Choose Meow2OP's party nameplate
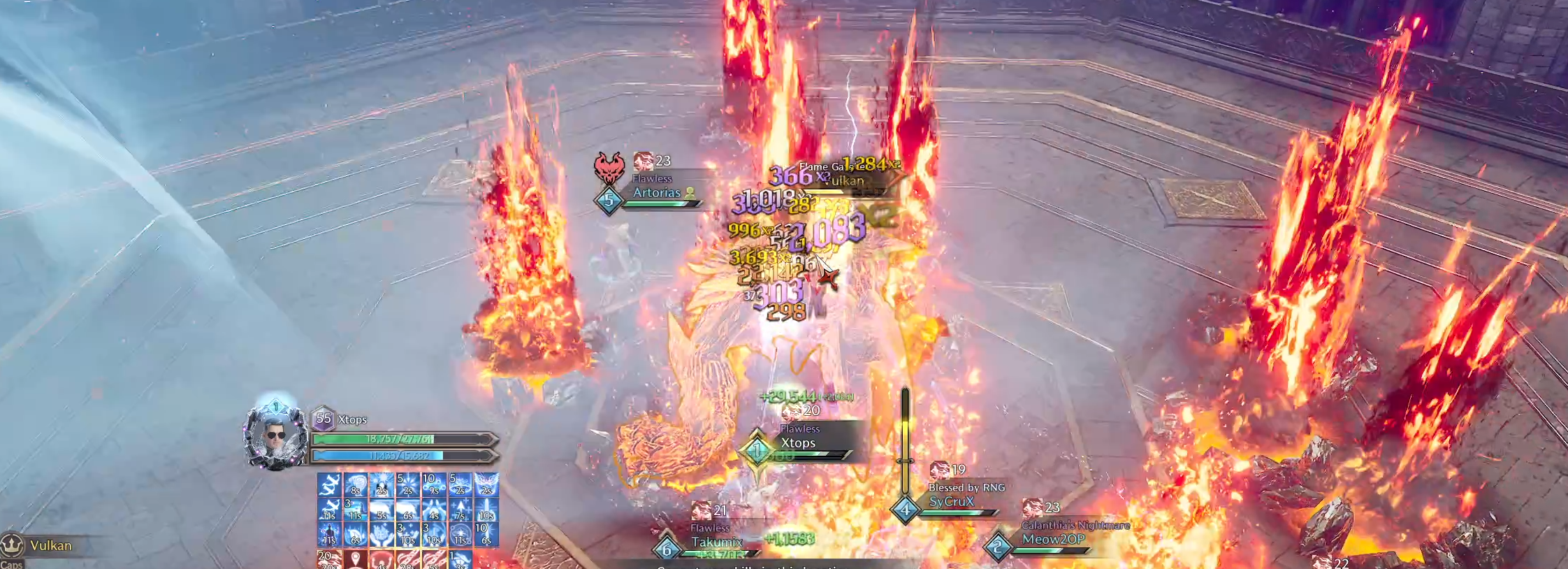This screenshot has height=569, width=1568. click(1053, 540)
